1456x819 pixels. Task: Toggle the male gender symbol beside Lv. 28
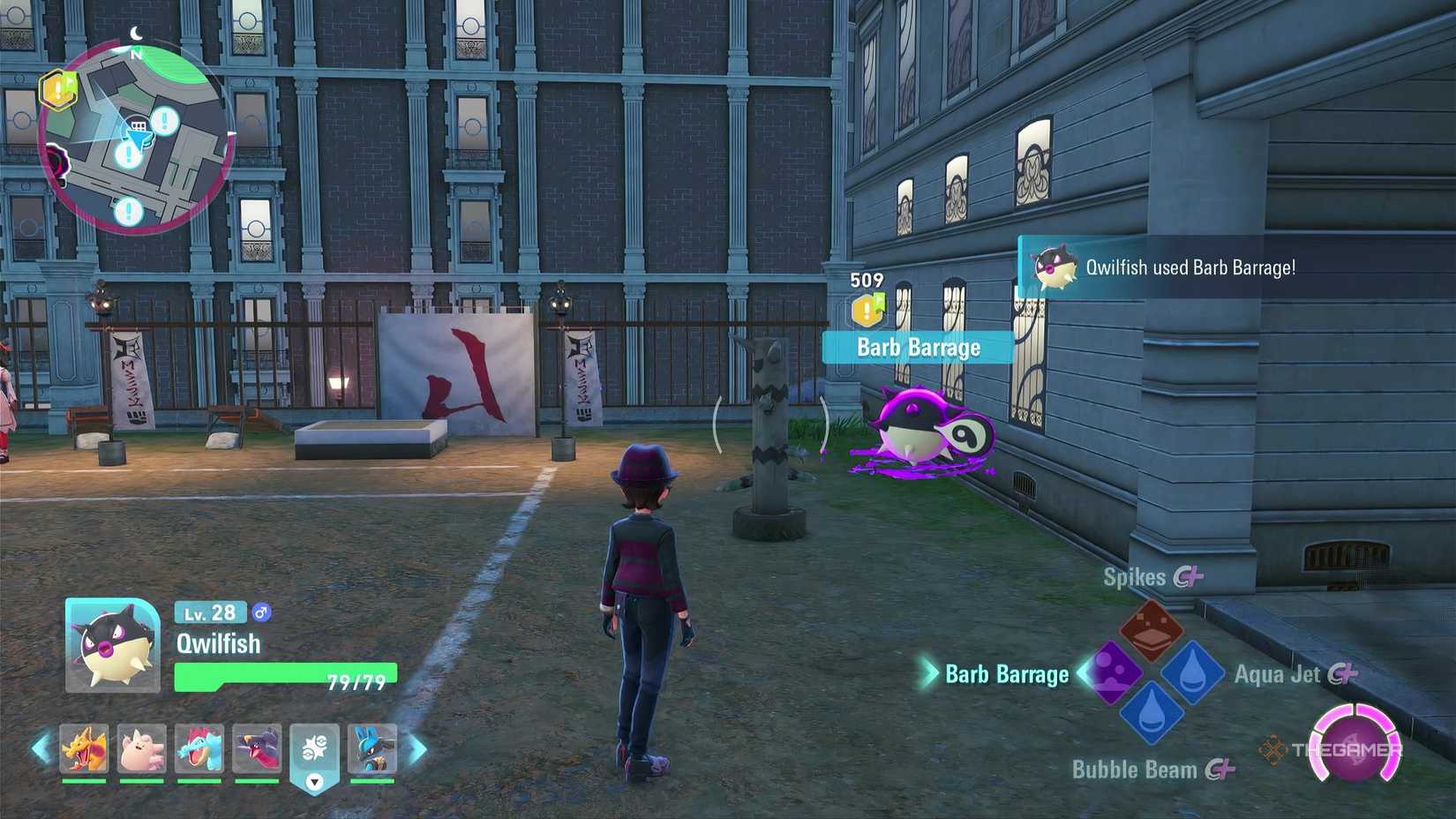coord(262,611)
